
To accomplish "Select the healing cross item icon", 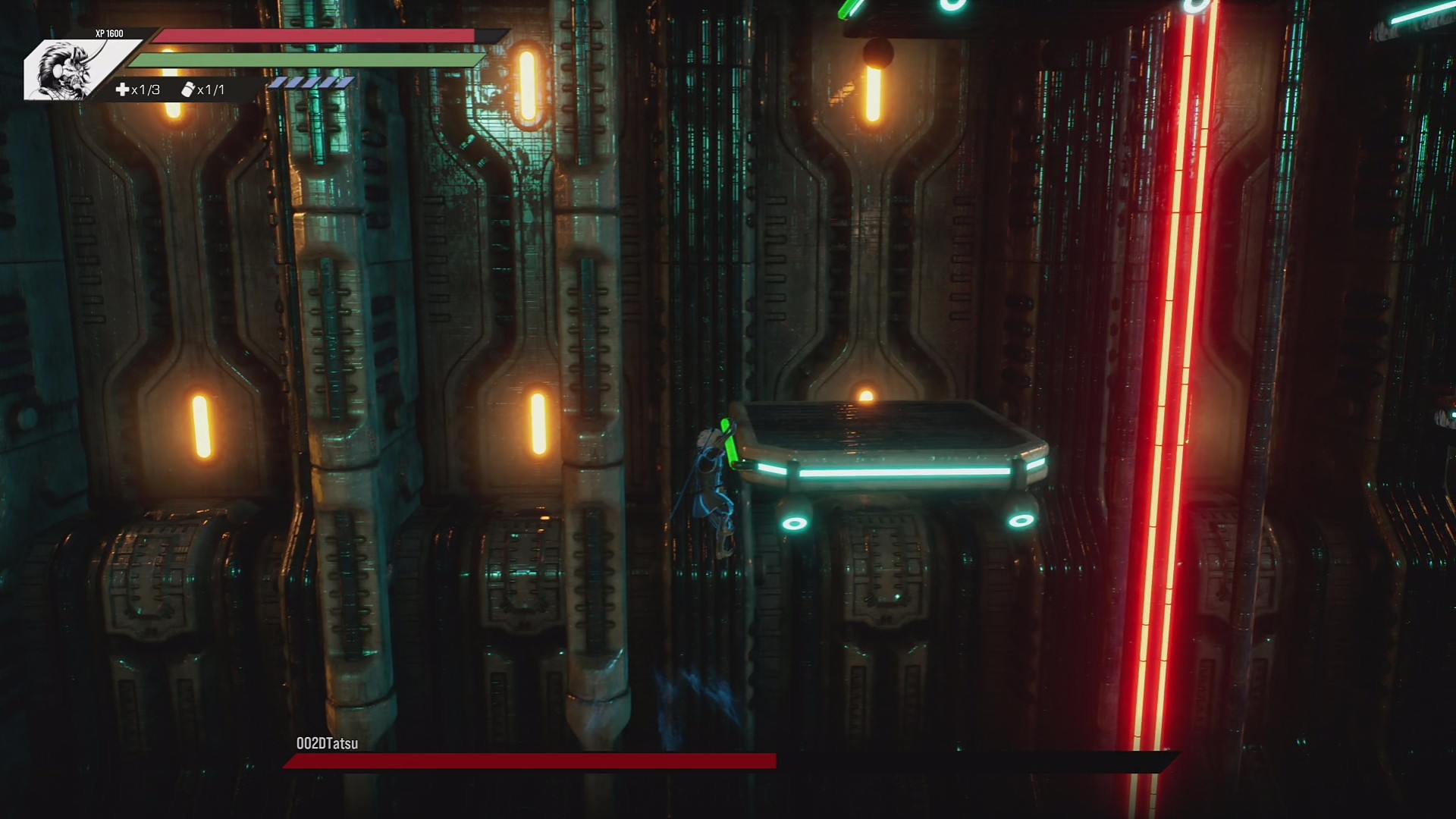I will point(122,90).
